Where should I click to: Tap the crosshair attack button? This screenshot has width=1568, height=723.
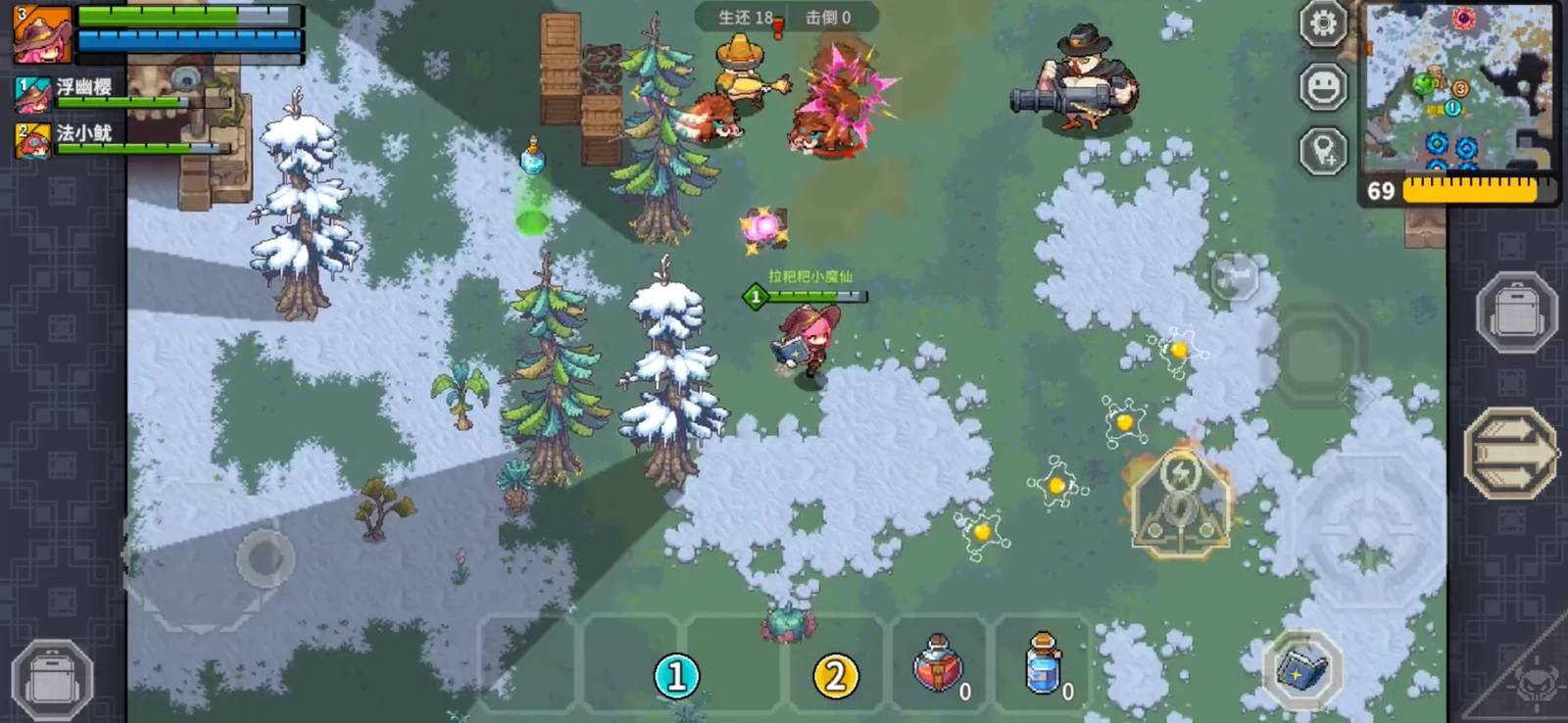click(x=1367, y=532)
